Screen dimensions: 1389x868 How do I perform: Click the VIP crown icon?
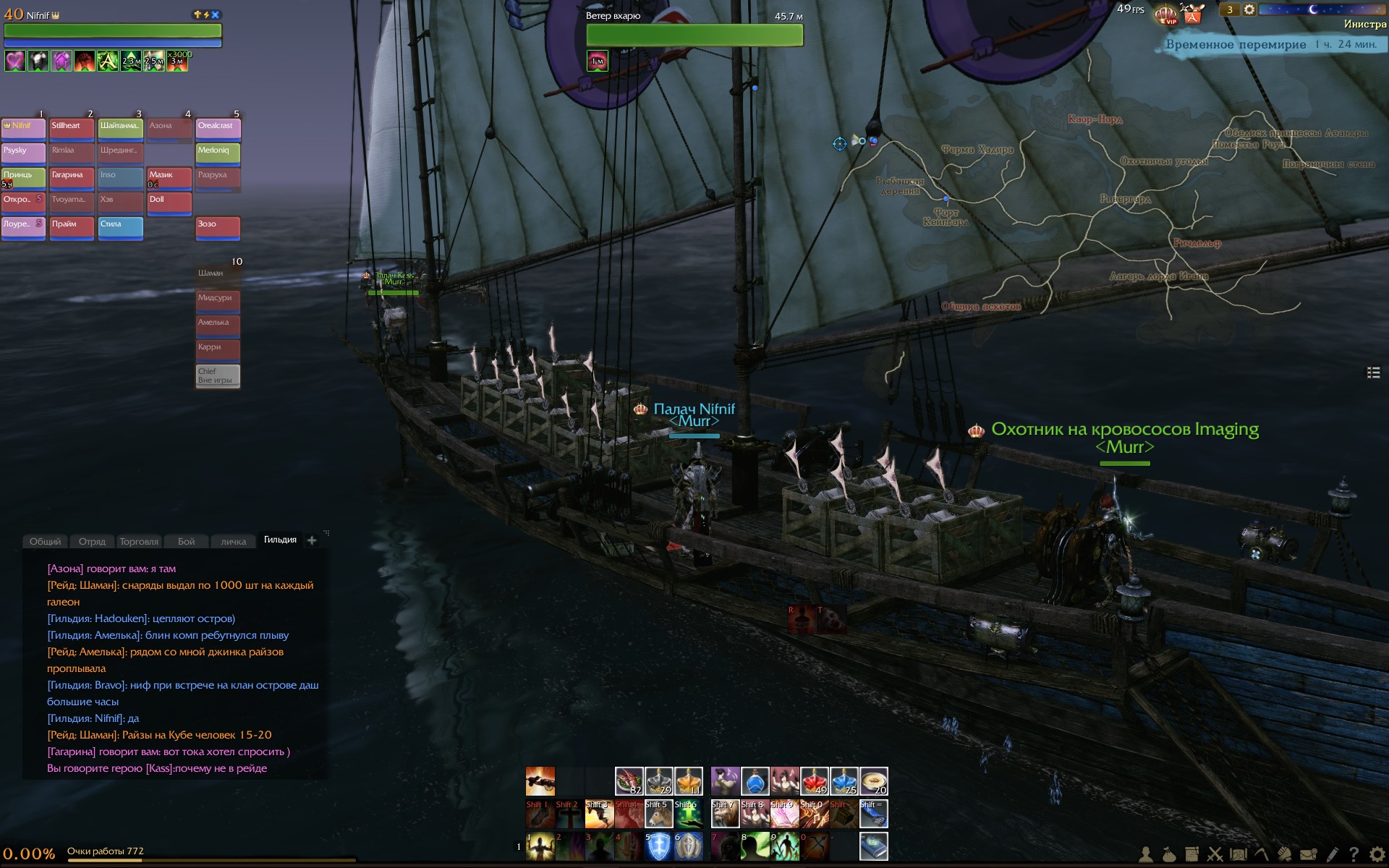1165,14
